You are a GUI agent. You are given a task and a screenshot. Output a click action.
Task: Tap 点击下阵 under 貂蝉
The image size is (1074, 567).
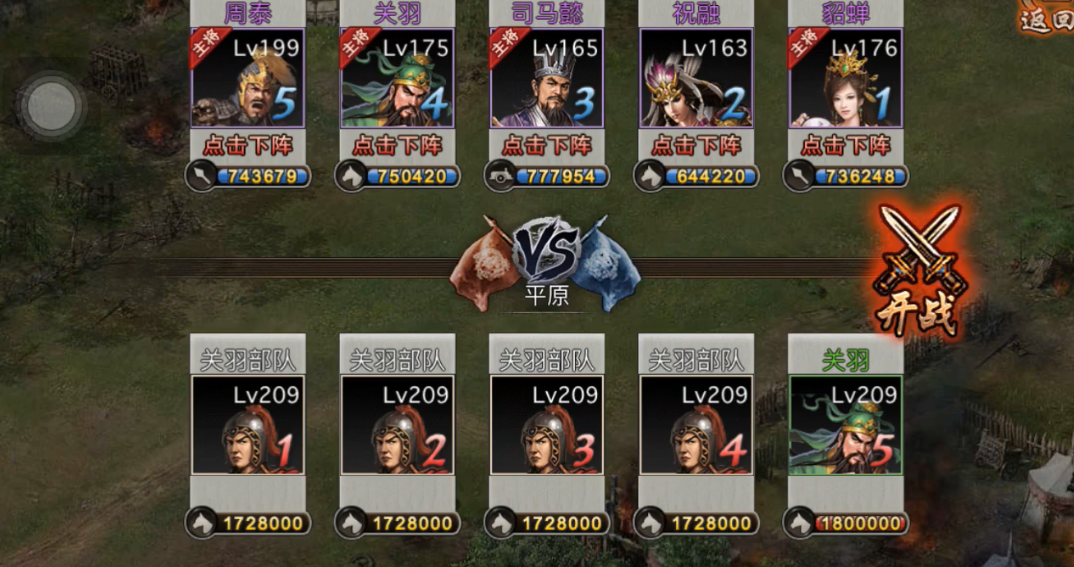[x=846, y=146]
